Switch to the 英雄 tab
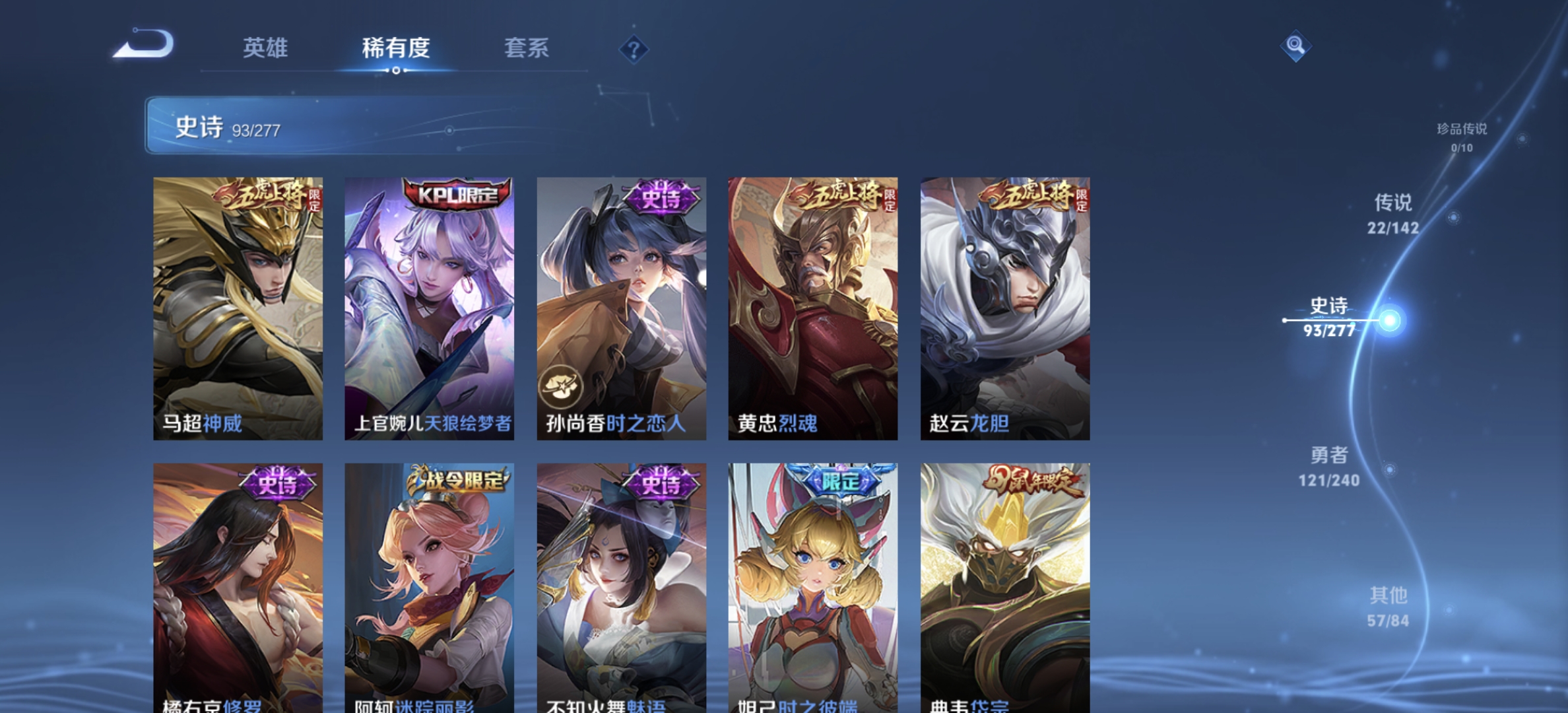Screen dimensions: 1568x713 pos(267,49)
